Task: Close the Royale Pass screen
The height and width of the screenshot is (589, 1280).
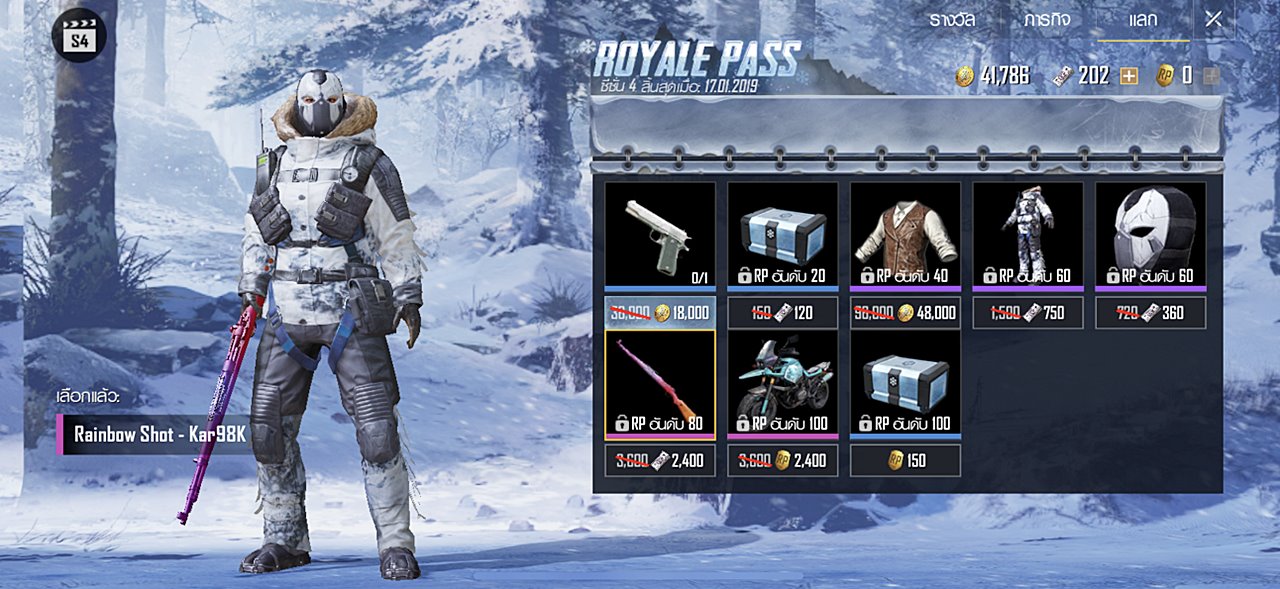Action: point(1213,18)
